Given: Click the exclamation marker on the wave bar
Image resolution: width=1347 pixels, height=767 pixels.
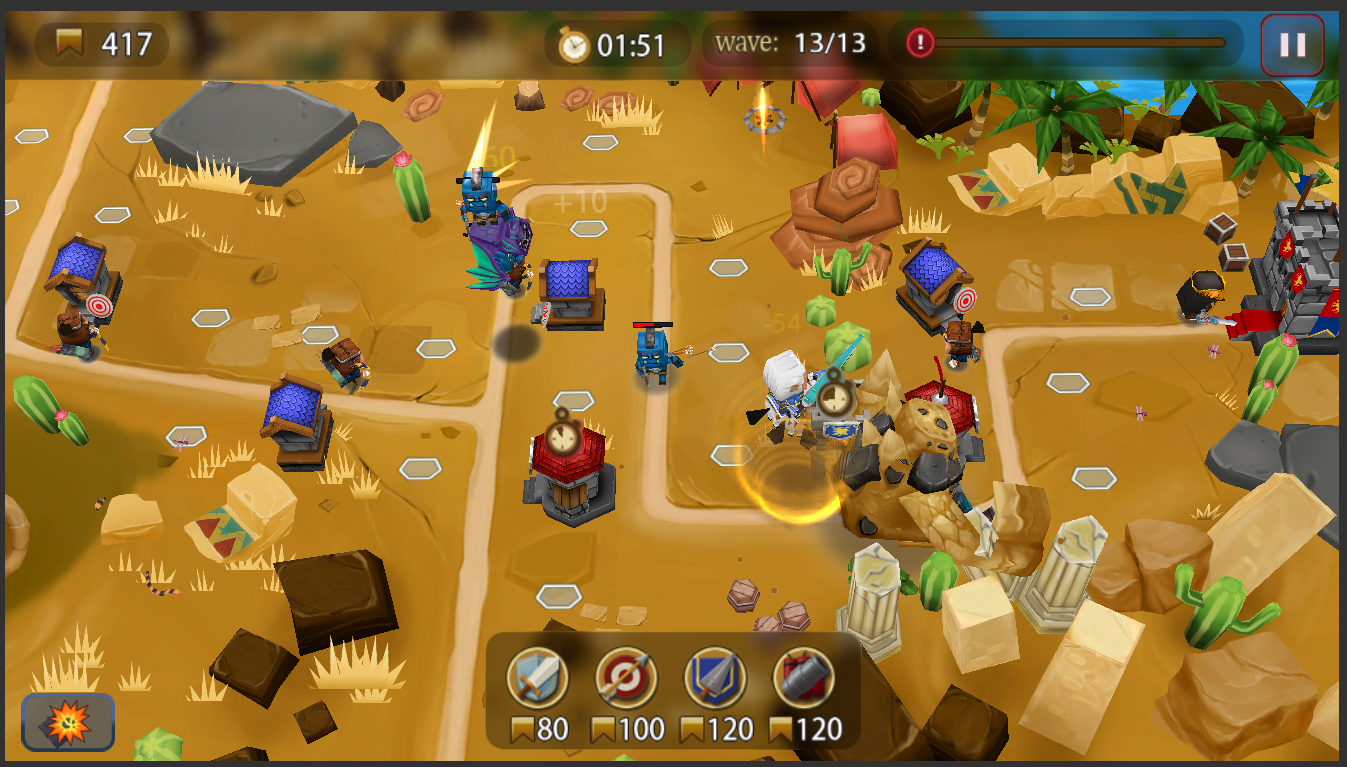Looking at the screenshot, I should [918, 43].
